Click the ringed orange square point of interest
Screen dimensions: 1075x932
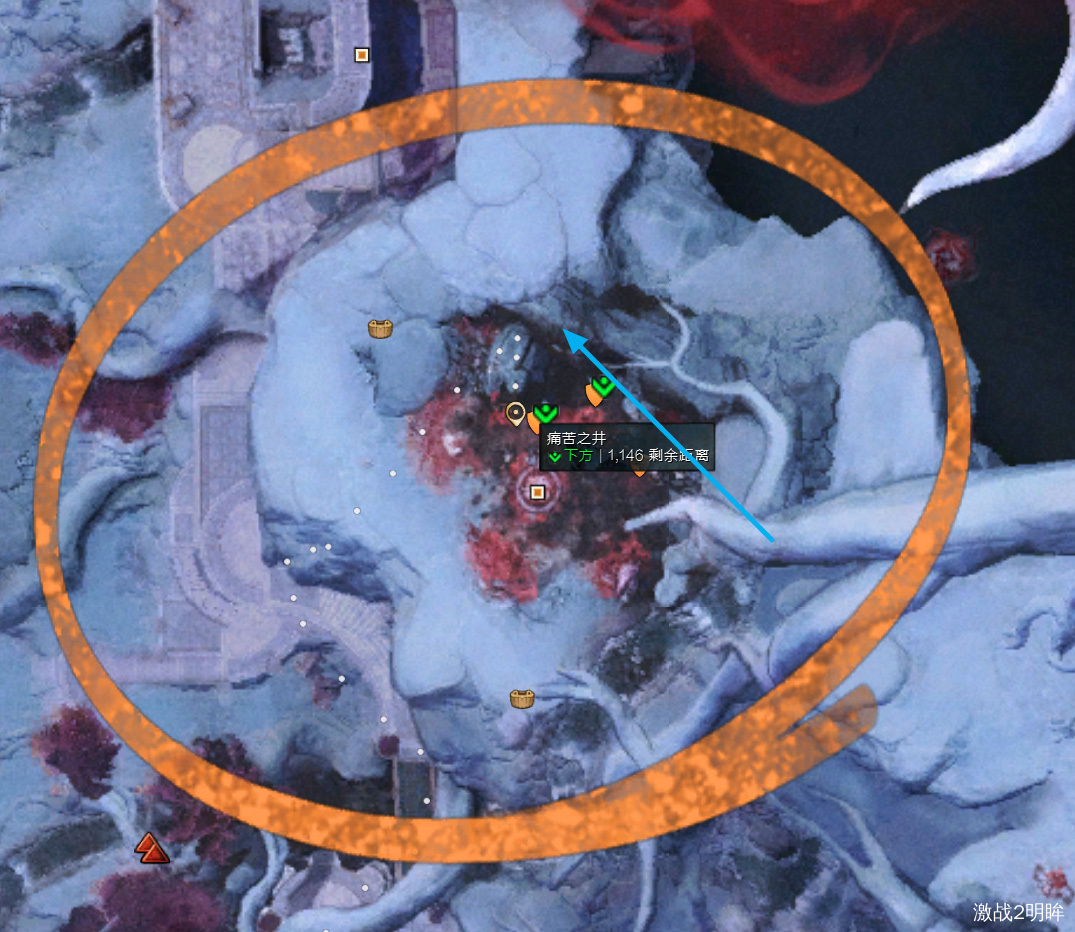538,491
